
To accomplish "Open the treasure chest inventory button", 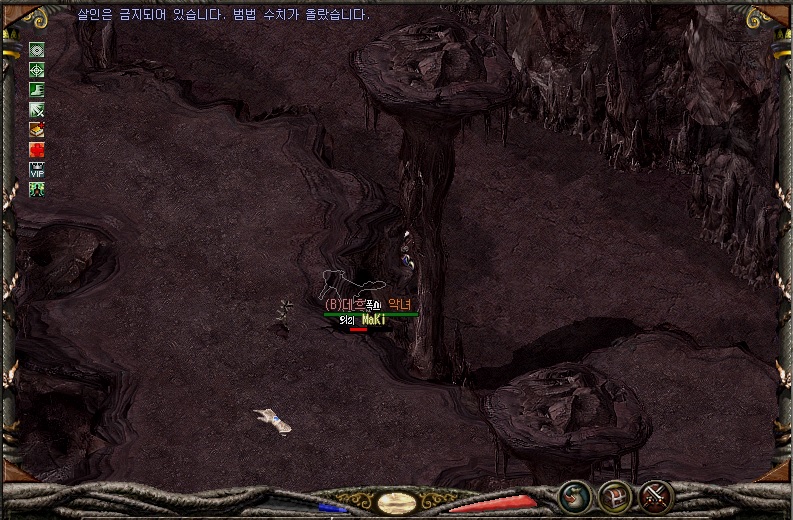I will 615,496.
